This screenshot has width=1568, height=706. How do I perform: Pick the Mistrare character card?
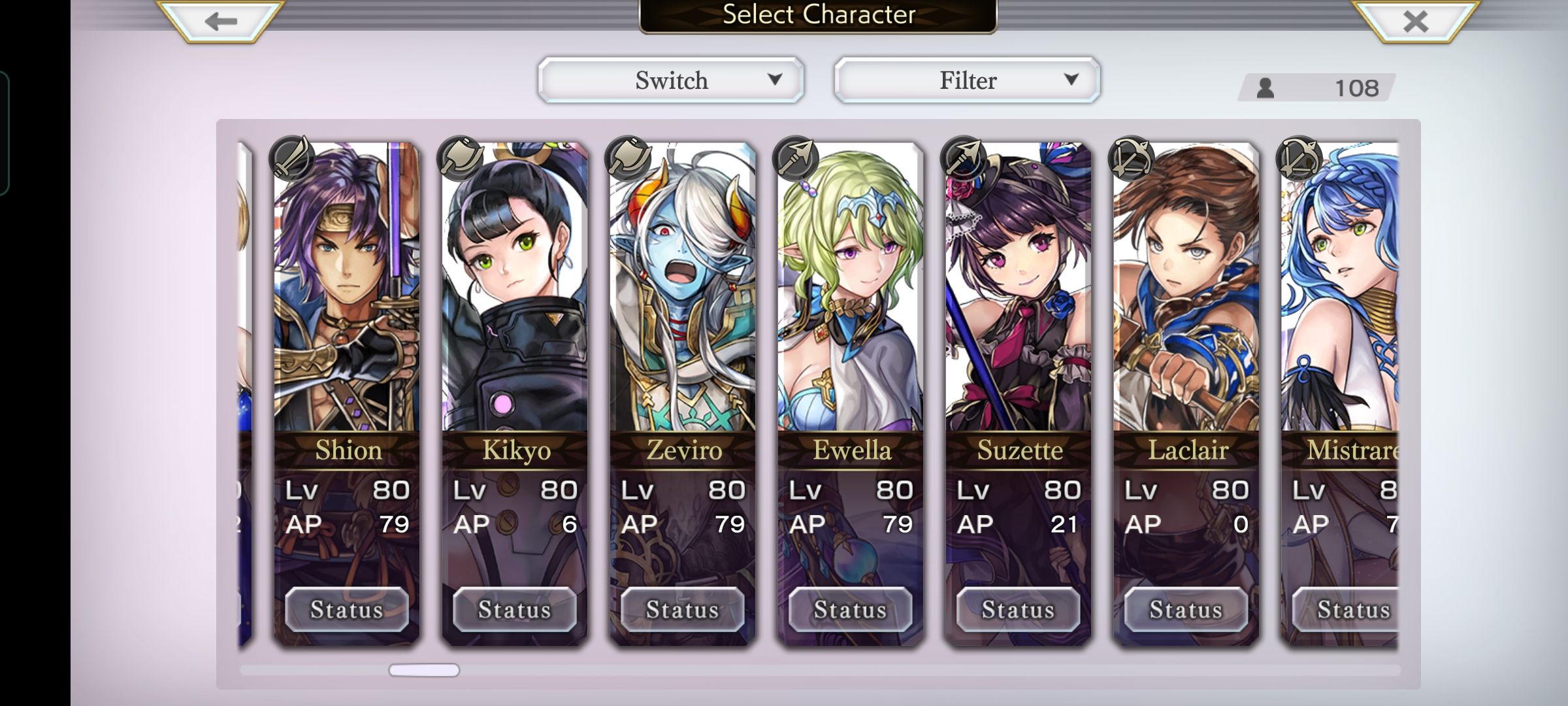click(x=1339, y=294)
